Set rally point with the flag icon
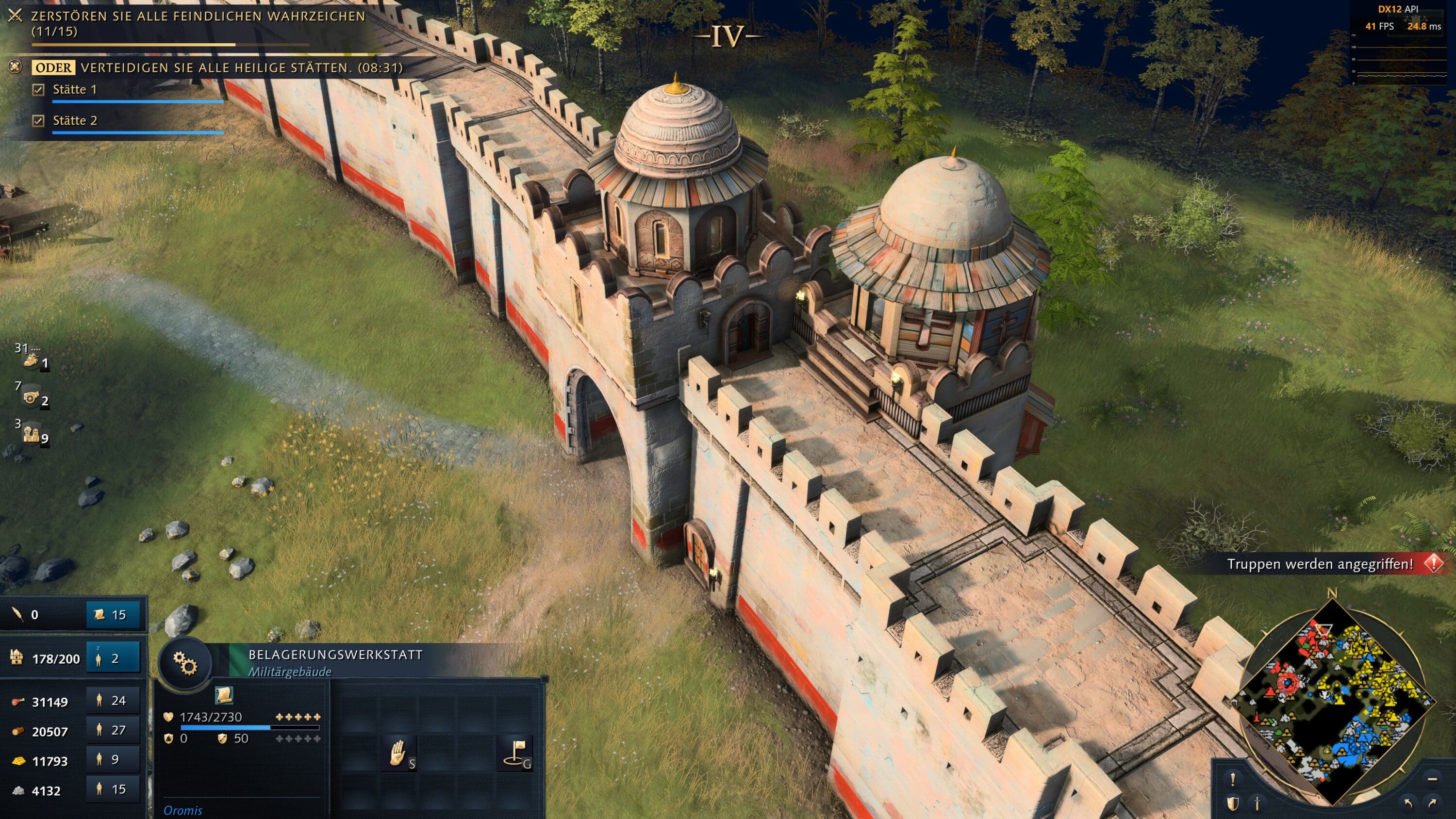The width and height of the screenshot is (1456, 819). tap(514, 753)
